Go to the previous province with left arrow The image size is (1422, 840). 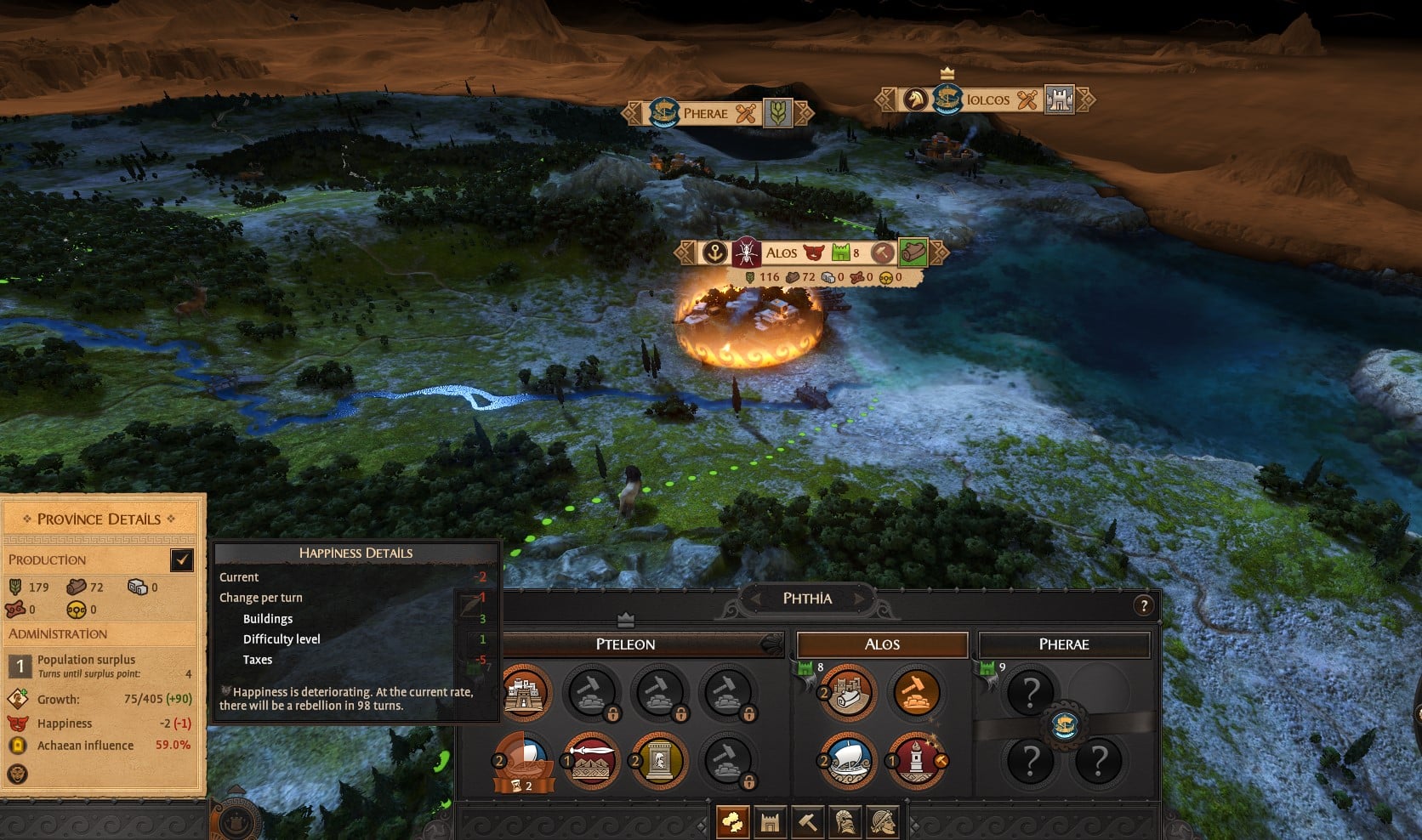pyautogui.click(x=754, y=599)
